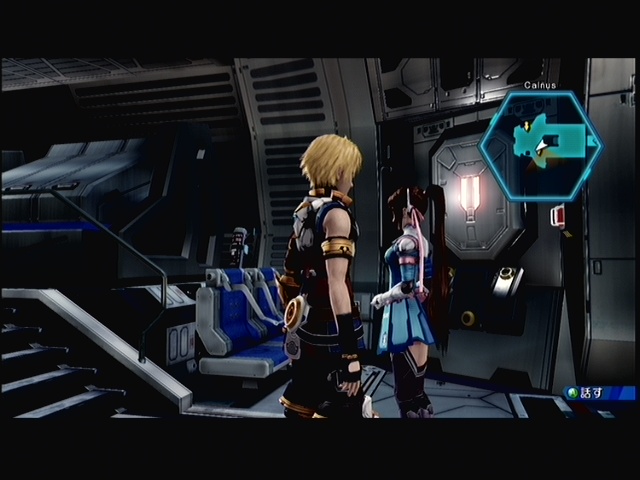Open the hexagonal Calnus minimap

pyautogui.click(x=540, y=143)
